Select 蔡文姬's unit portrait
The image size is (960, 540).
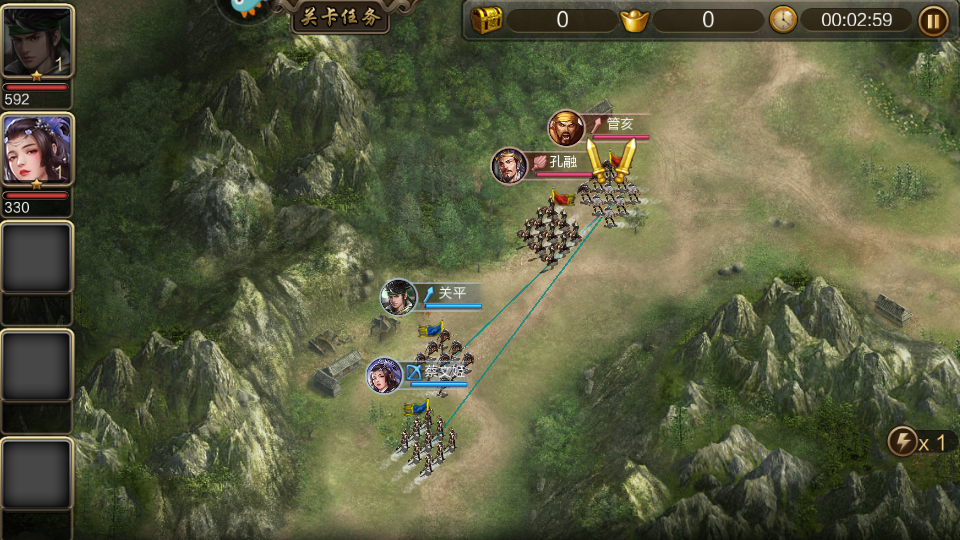(384, 376)
